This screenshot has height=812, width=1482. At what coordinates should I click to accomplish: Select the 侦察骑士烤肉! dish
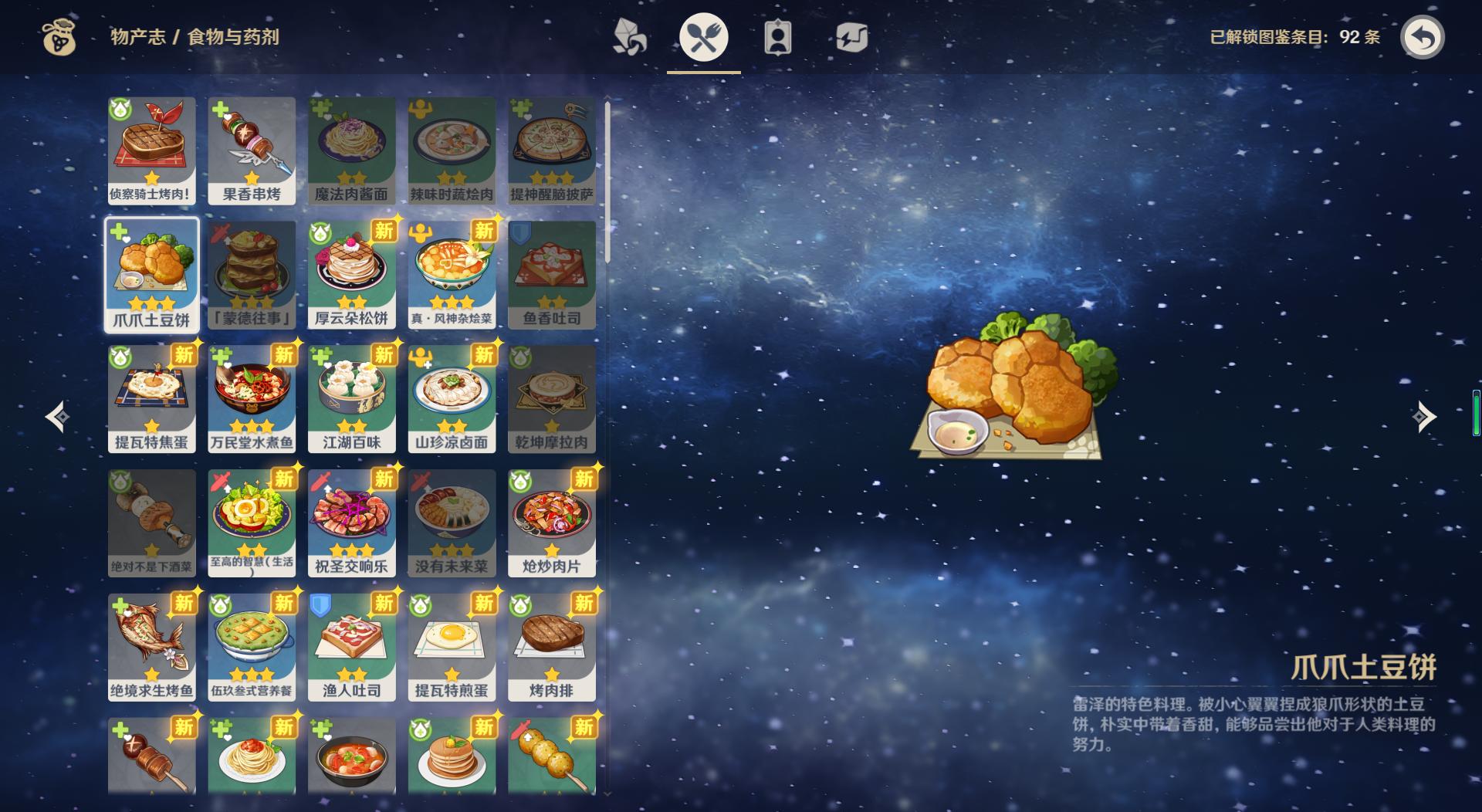coord(151,150)
